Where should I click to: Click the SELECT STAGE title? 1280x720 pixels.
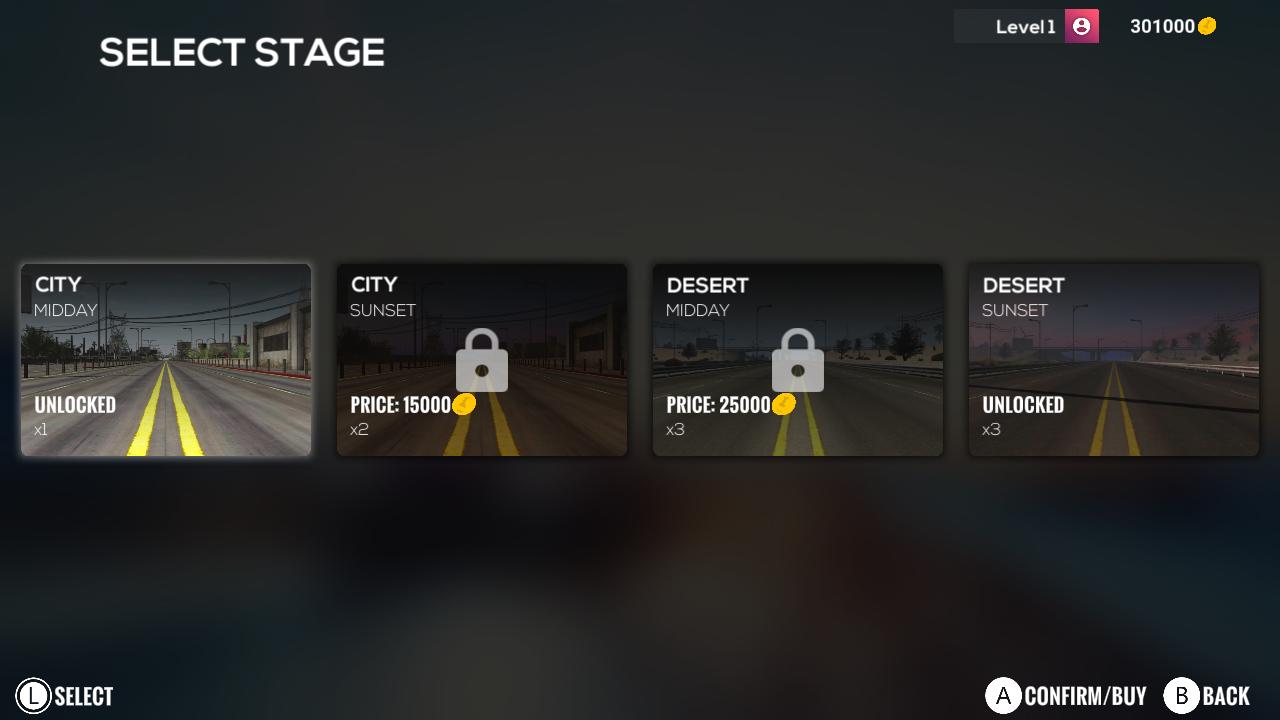[x=240, y=52]
